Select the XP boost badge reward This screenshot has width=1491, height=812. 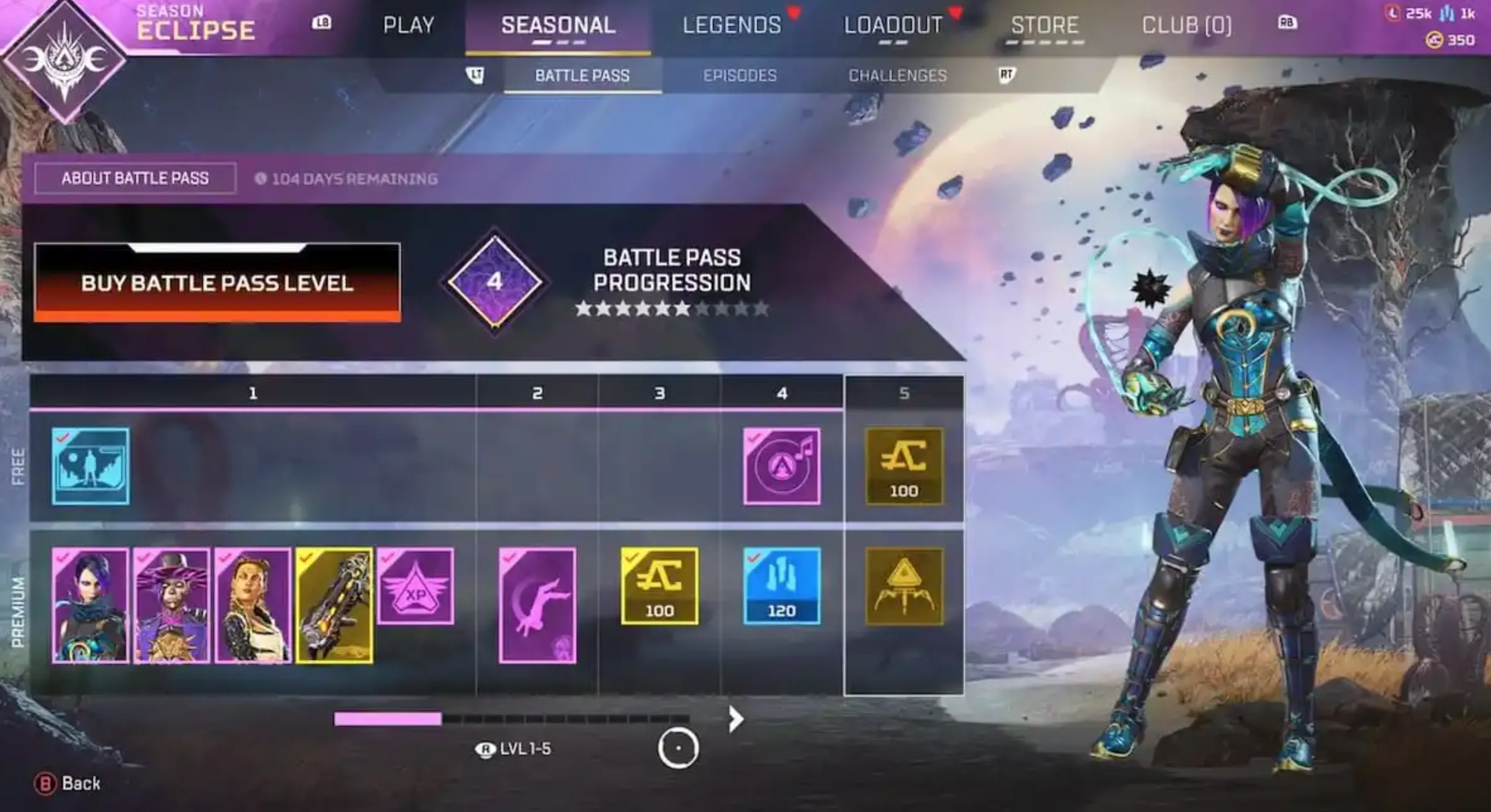click(x=416, y=586)
